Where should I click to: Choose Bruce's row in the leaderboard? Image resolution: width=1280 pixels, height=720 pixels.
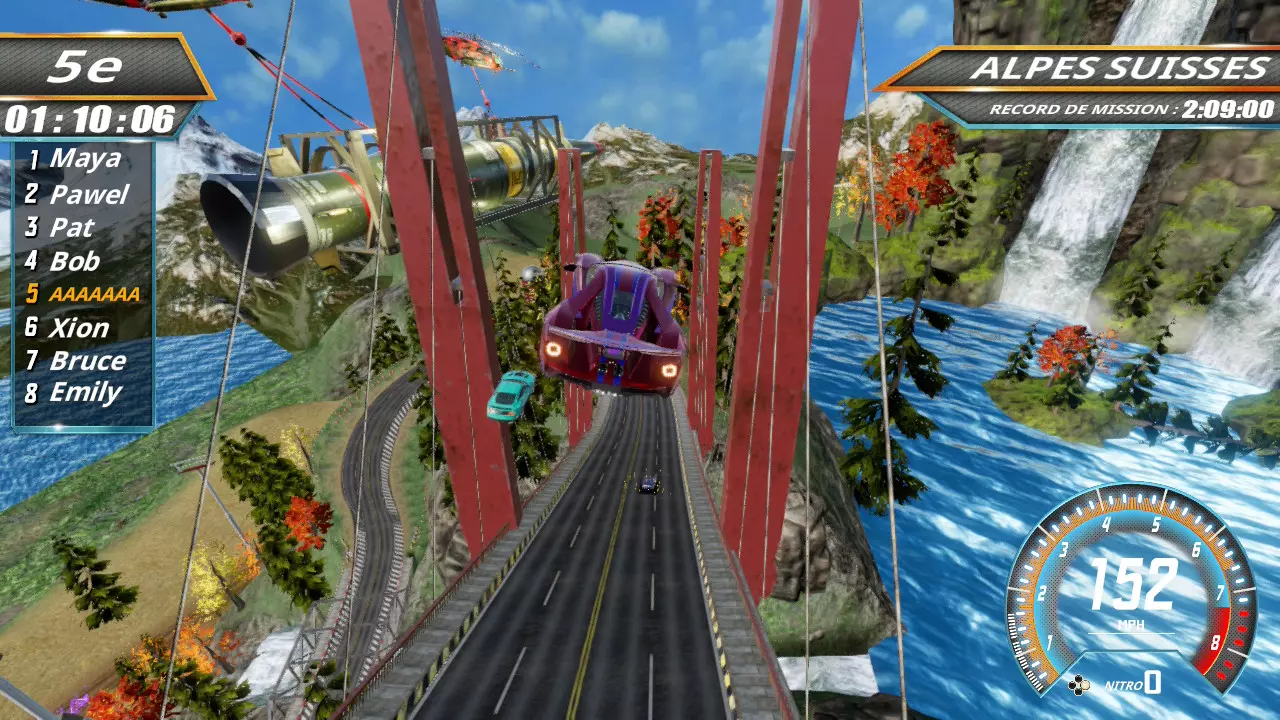pyautogui.click(x=87, y=361)
